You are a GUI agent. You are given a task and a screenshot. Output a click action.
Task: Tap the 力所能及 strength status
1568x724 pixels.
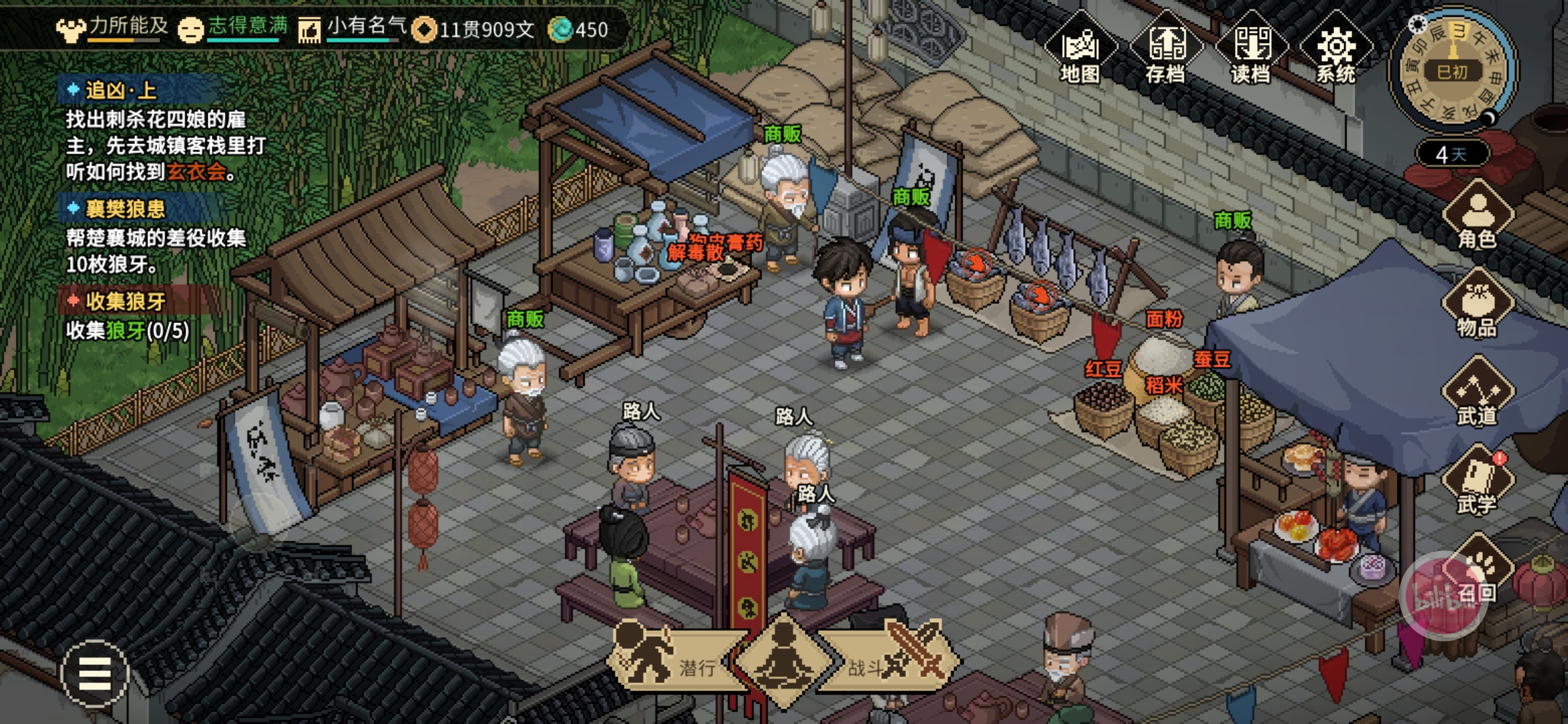click(113, 28)
